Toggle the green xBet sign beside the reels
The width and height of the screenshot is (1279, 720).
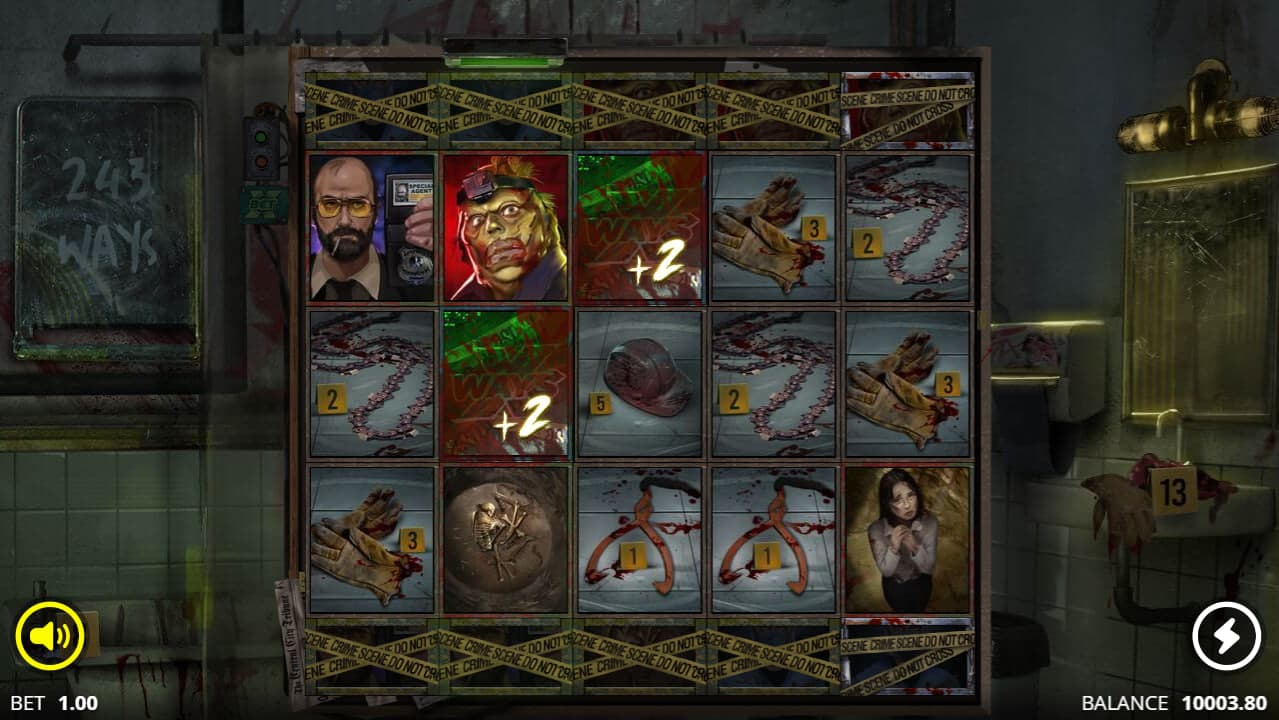click(264, 203)
